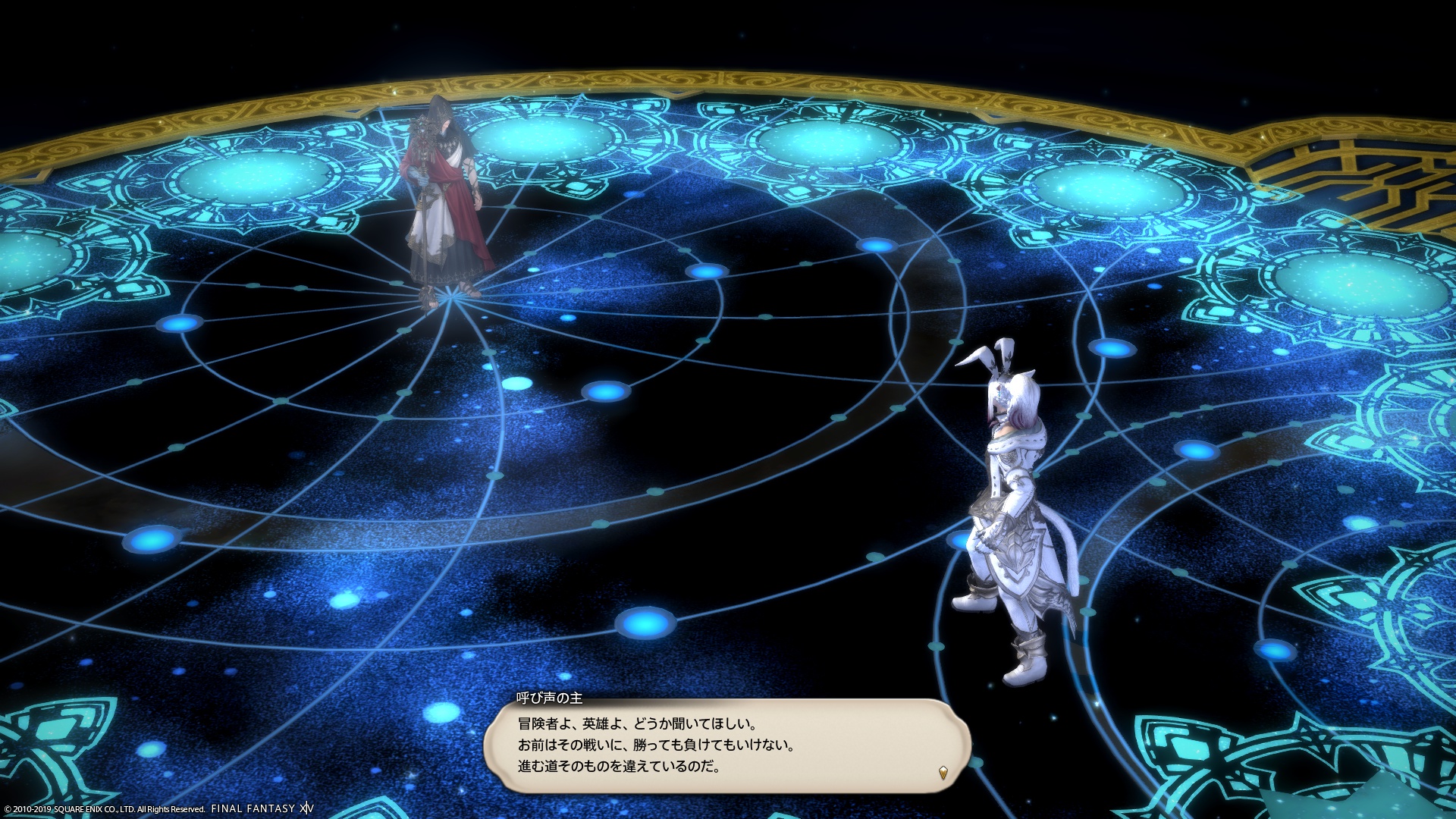Advance the dialogue via the yellow continue arrow
This screenshot has width=1456, height=819.
click(x=943, y=773)
